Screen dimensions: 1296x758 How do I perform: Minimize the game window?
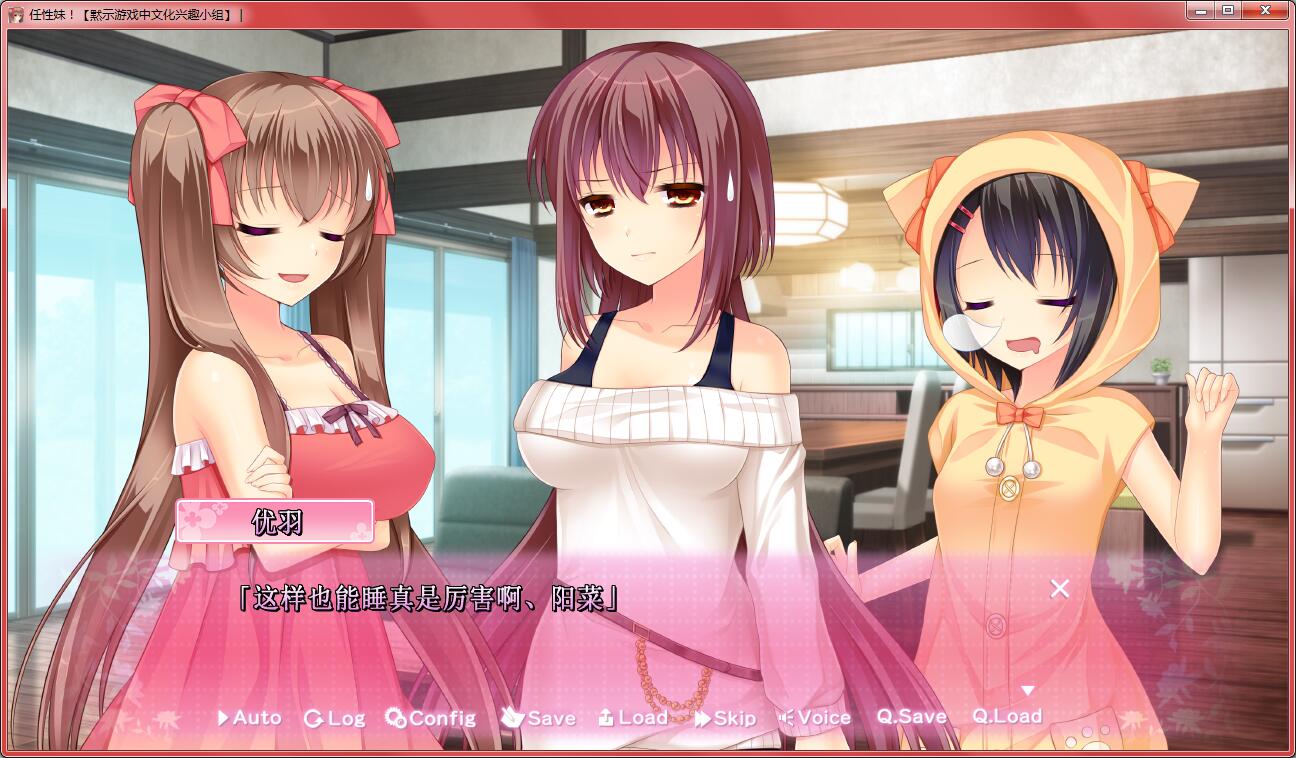(x=1200, y=10)
